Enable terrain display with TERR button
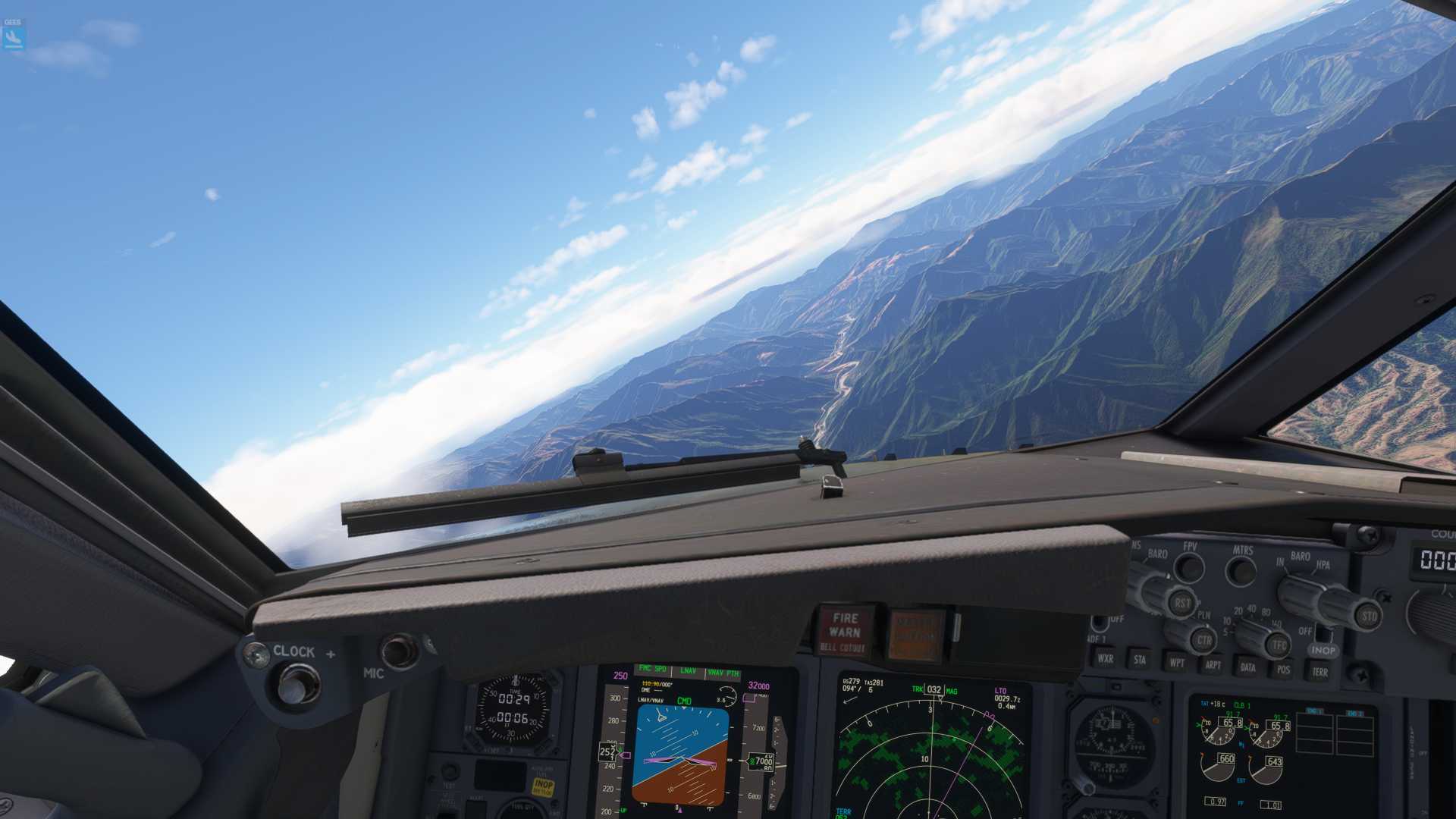1456x819 pixels. click(x=1319, y=672)
